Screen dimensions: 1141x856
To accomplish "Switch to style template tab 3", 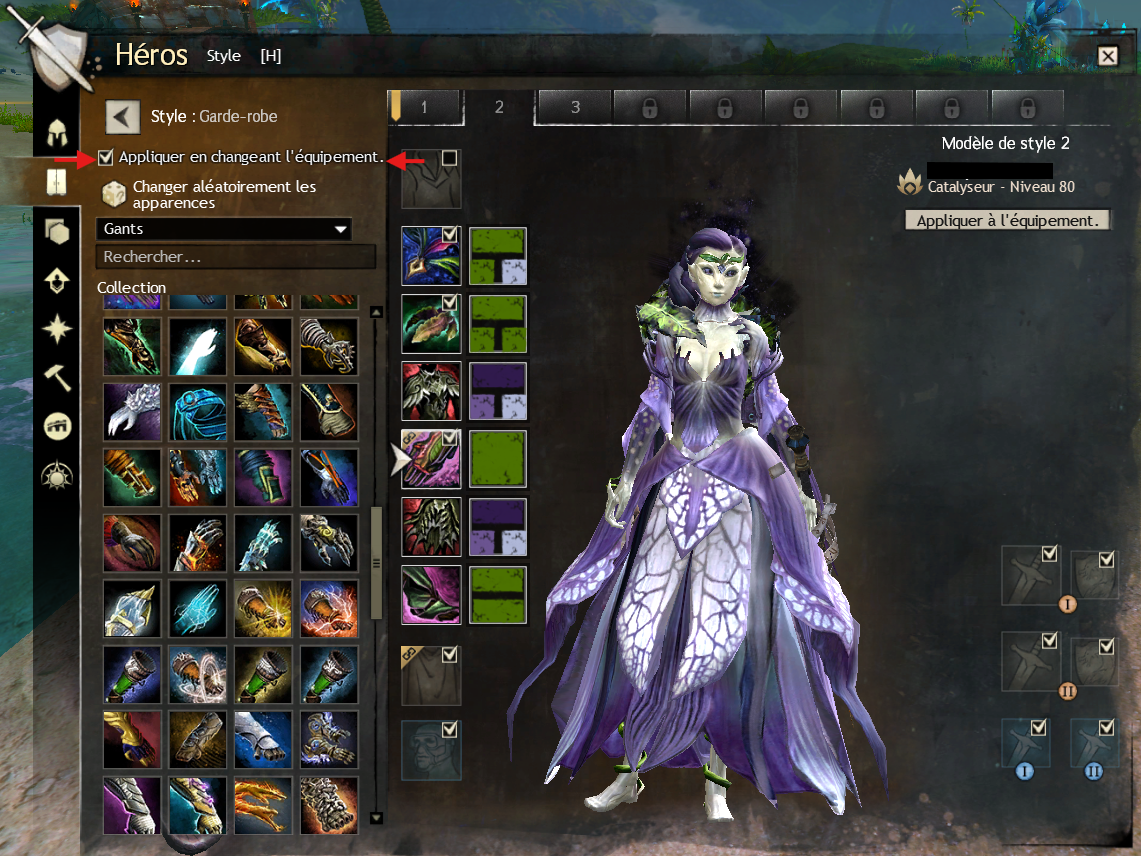I will [x=575, y=107].
